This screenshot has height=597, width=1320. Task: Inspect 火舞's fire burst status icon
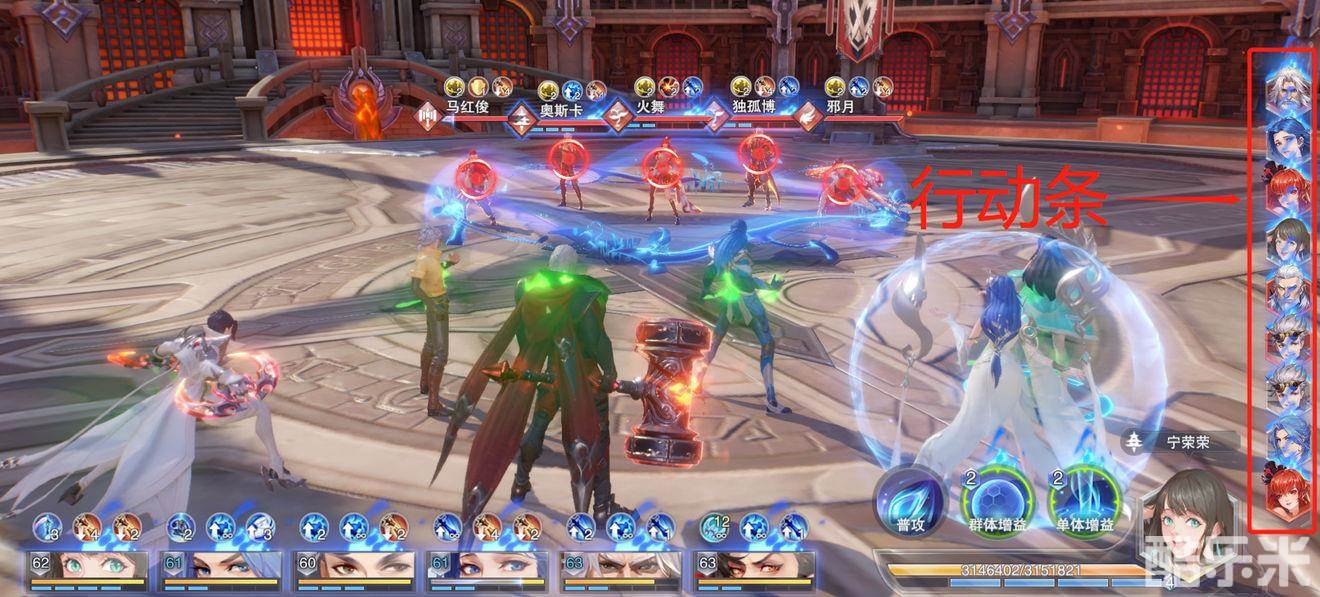point(669,87)
